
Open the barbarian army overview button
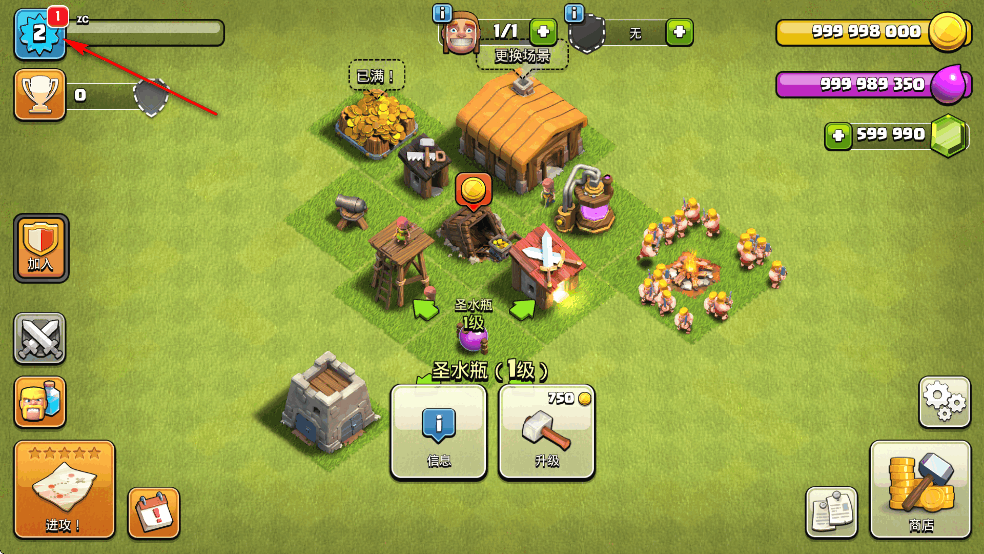[x=40, y=402]
